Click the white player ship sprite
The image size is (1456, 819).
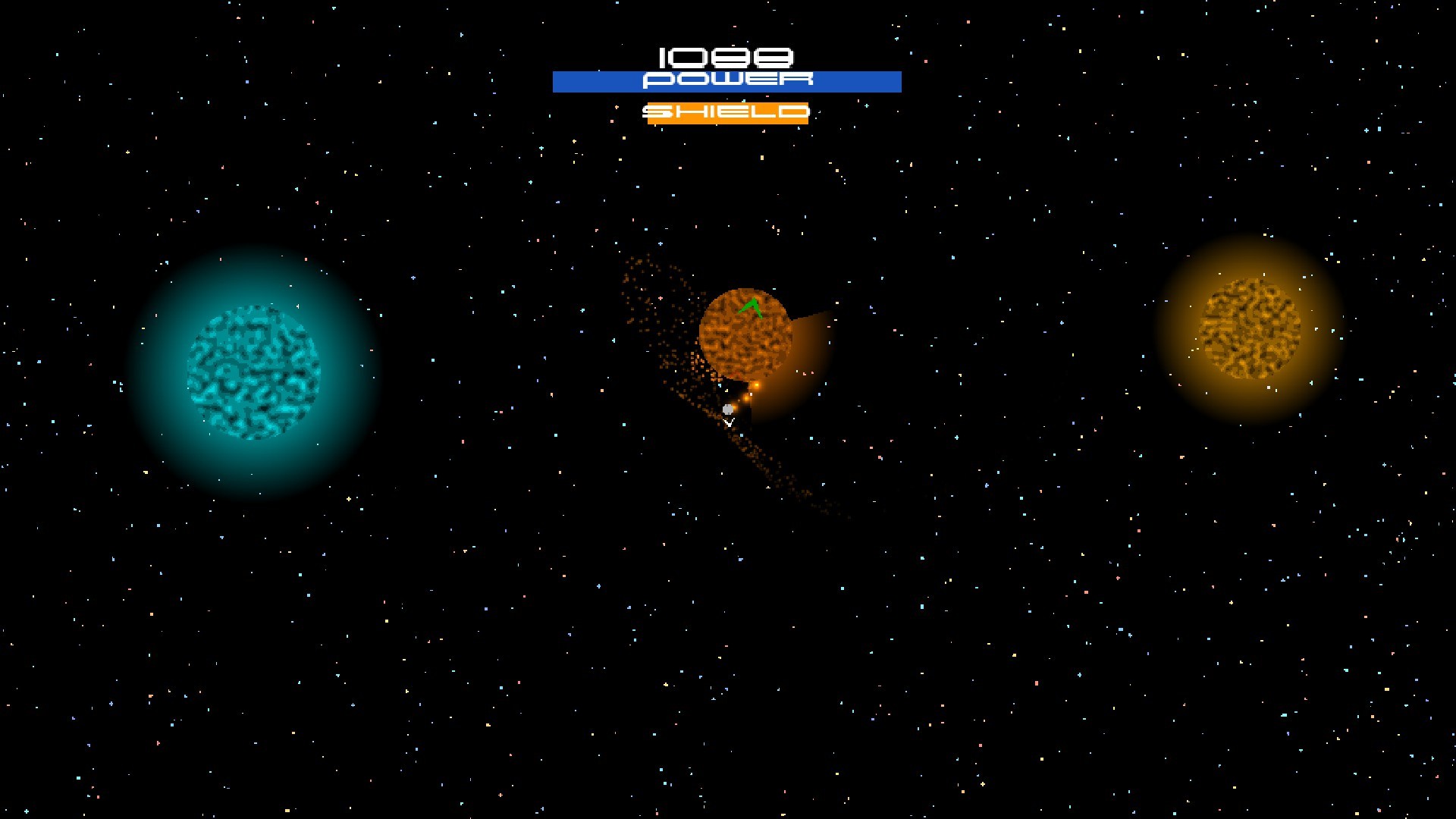click(727, 409)
